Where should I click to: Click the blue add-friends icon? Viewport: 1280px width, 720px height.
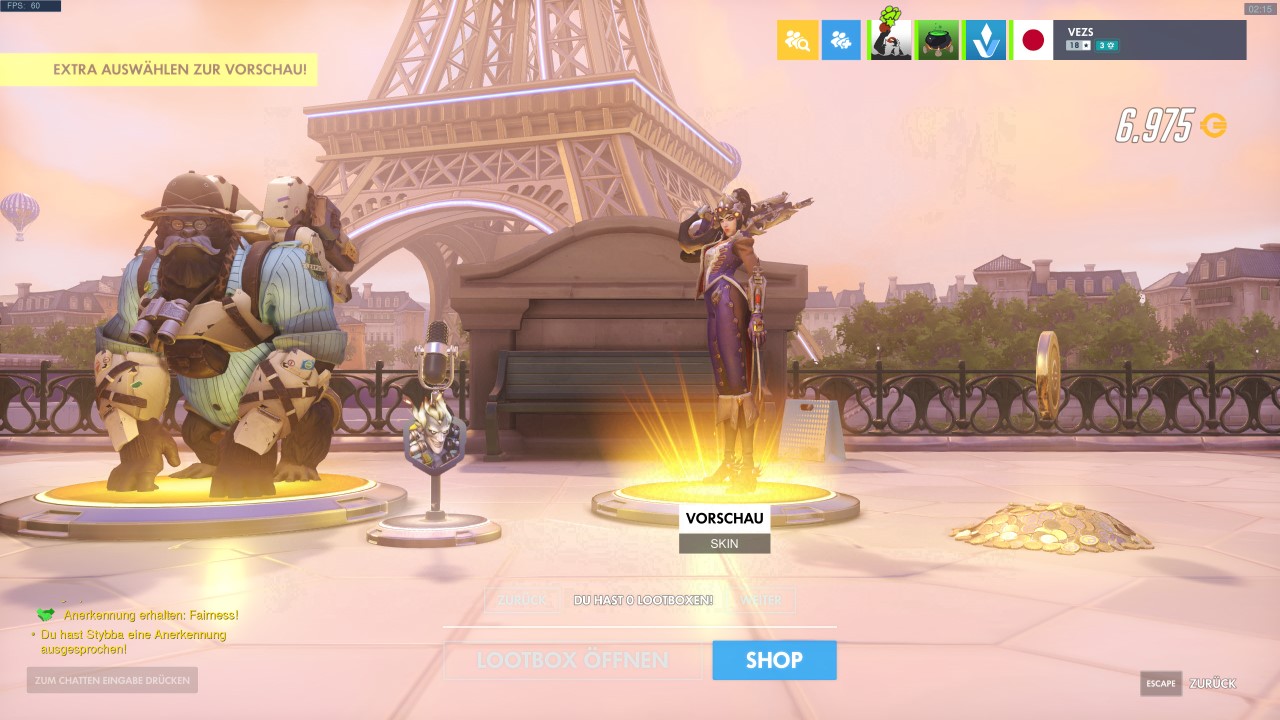841,40
